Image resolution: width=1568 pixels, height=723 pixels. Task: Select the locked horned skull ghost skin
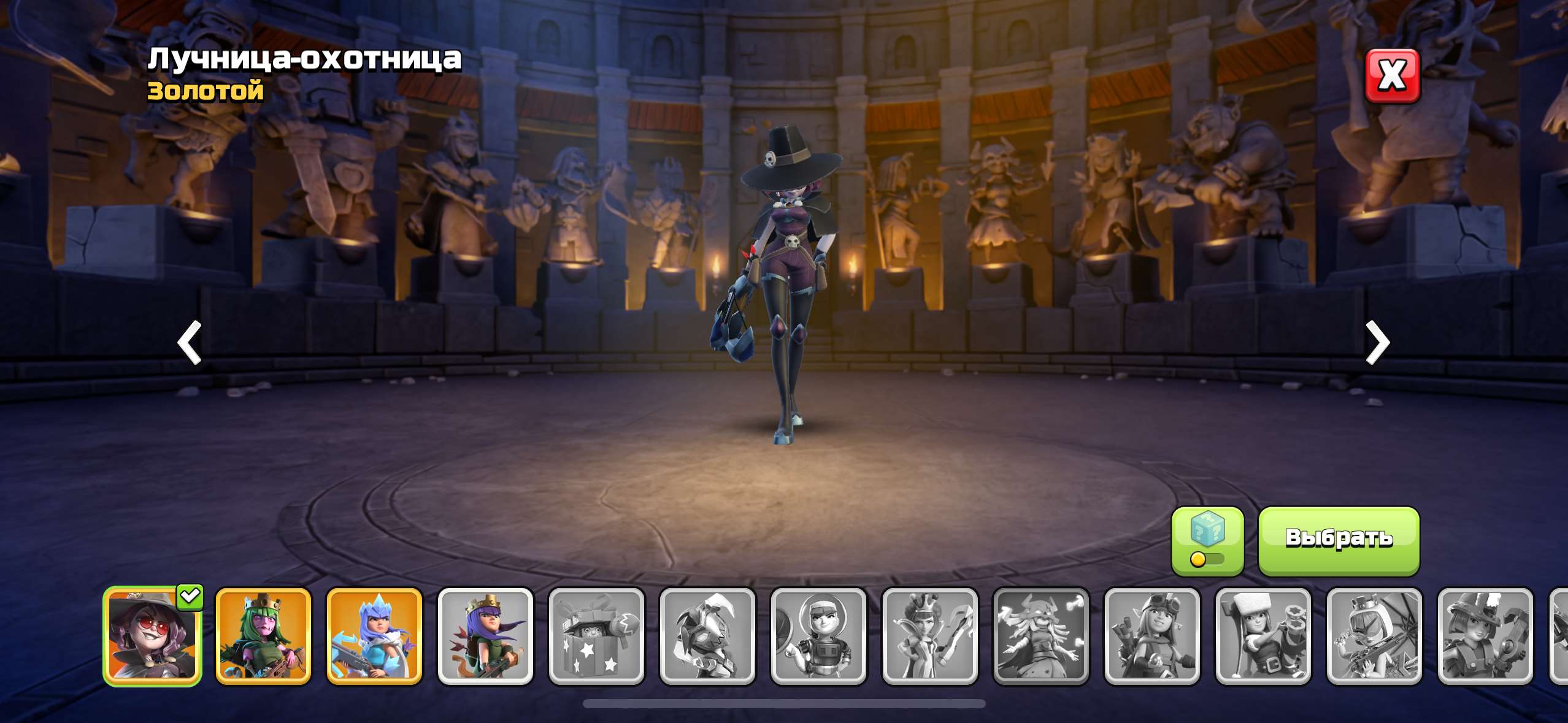click(1040, 636)
